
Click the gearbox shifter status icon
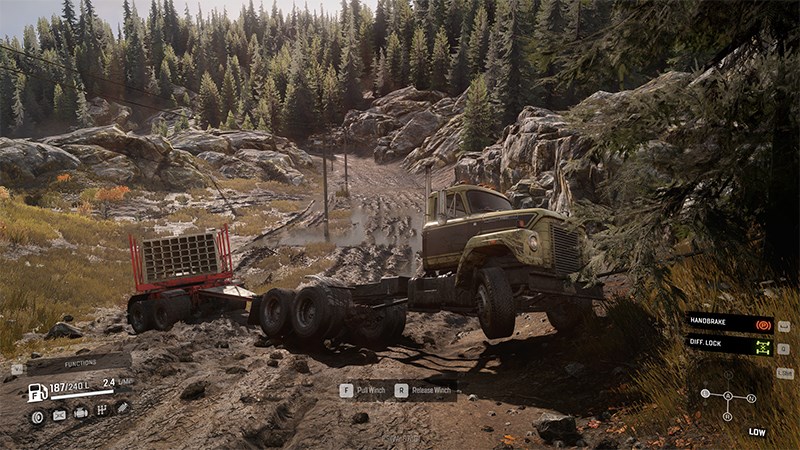(x=101, y=411)
